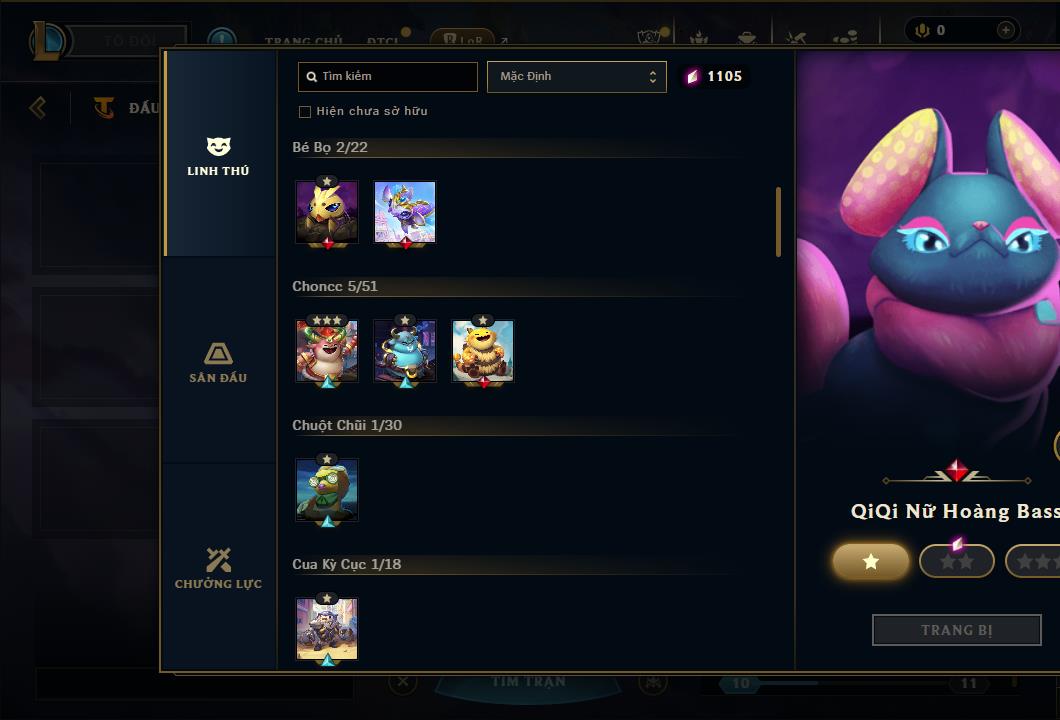Switch to the Linh Thú tab
The image size is (1060, 720).
pos(218,156)
